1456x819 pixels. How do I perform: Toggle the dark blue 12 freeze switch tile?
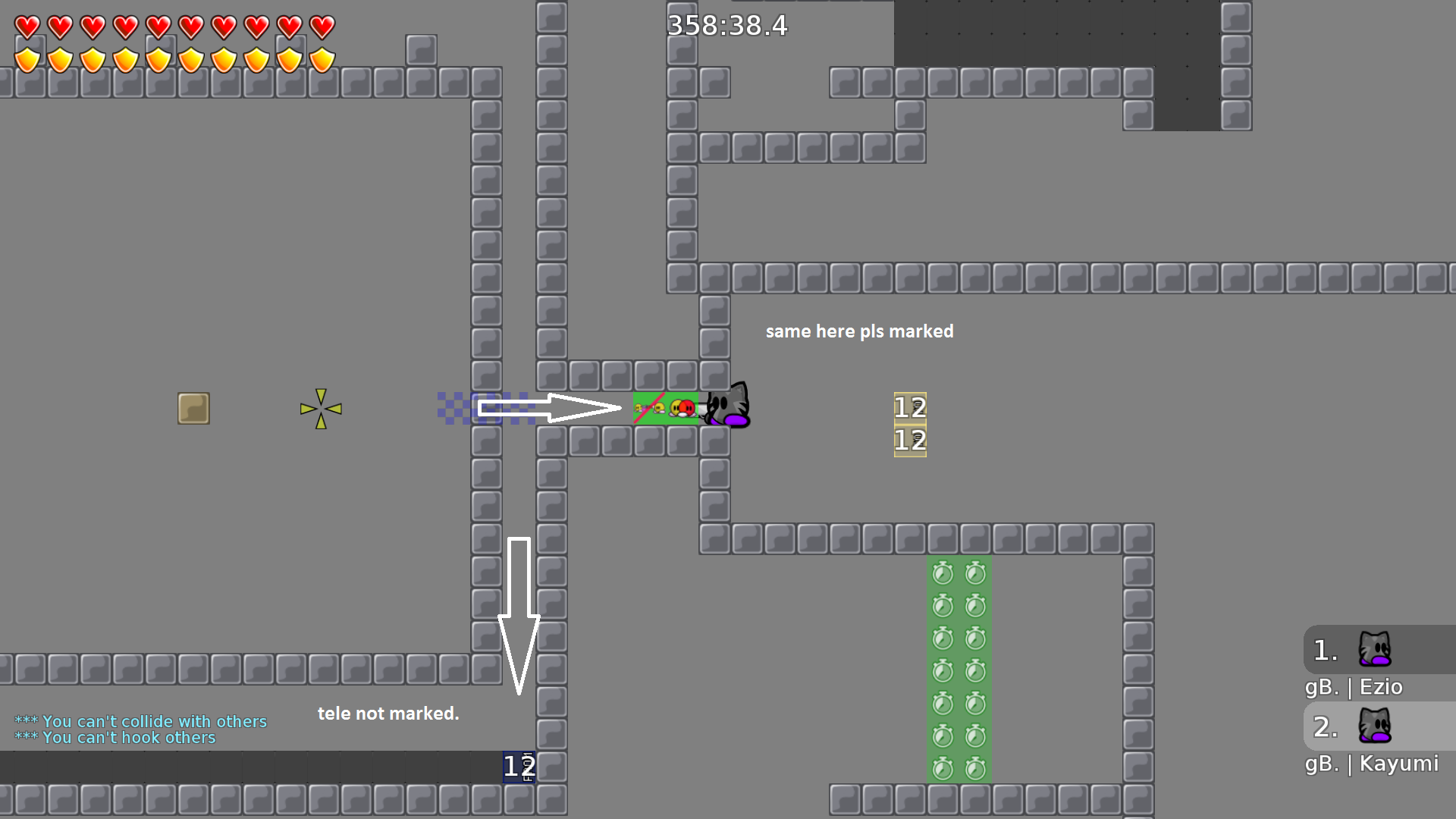click(x=519, y=765)
